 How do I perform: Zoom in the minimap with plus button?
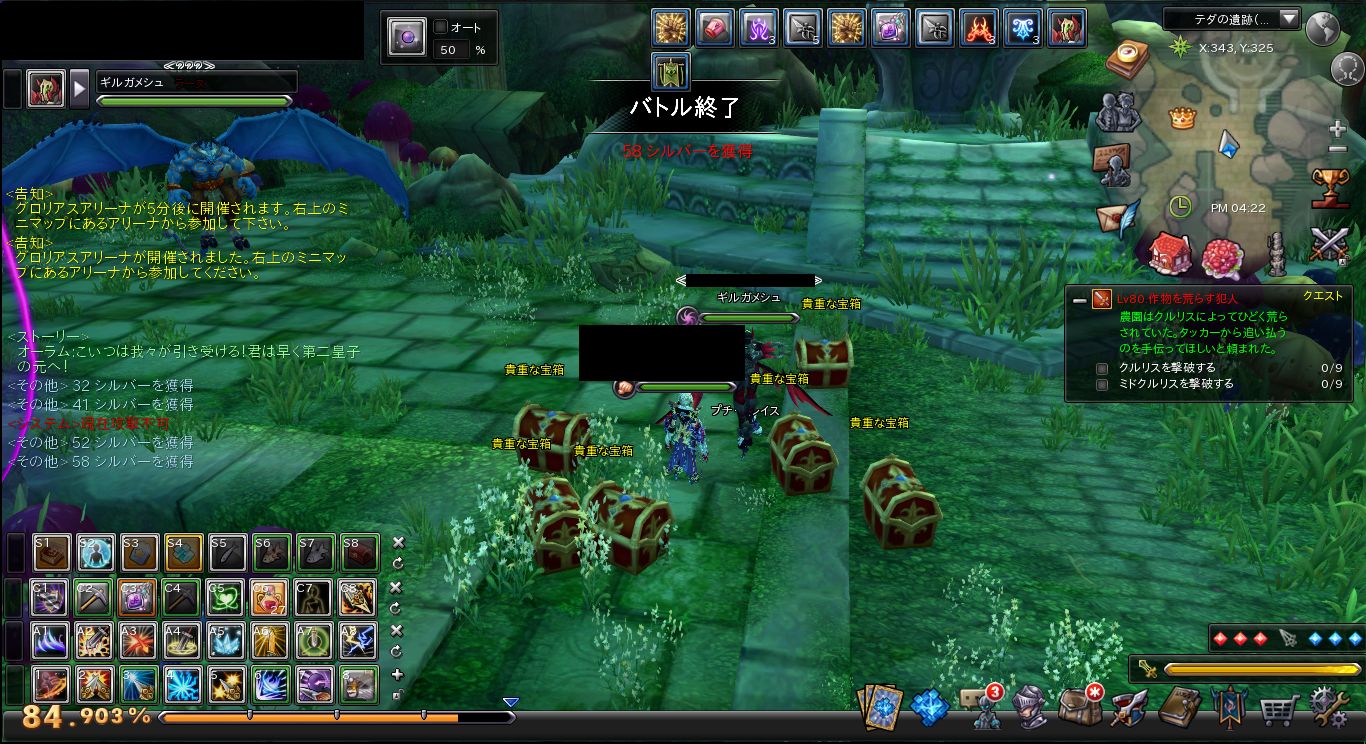tap(1338, 129)
